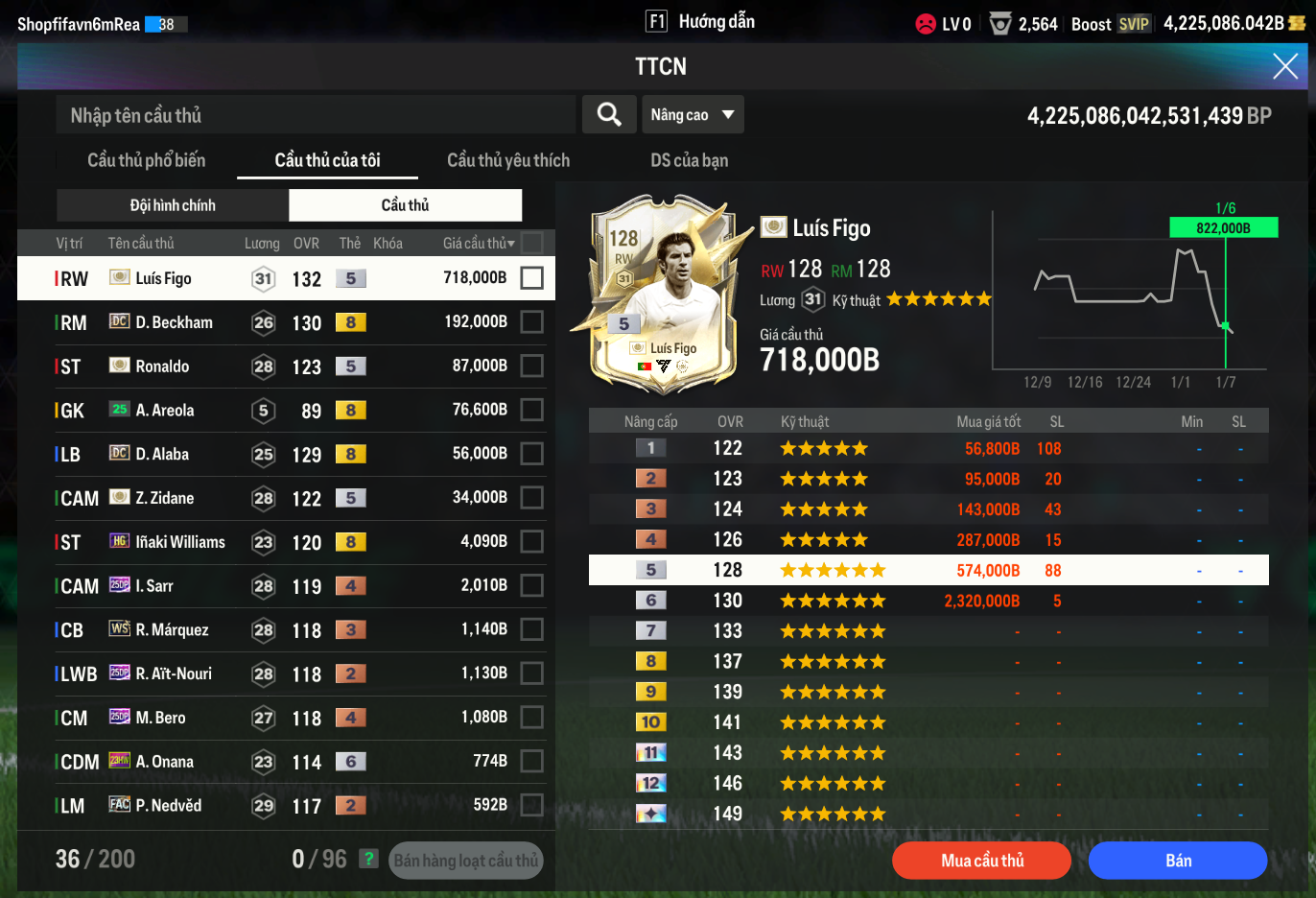Toggle the select-all checkbox in header
Image resolution: width=1316 pixels, height=898 pixels.
point(531,243)
